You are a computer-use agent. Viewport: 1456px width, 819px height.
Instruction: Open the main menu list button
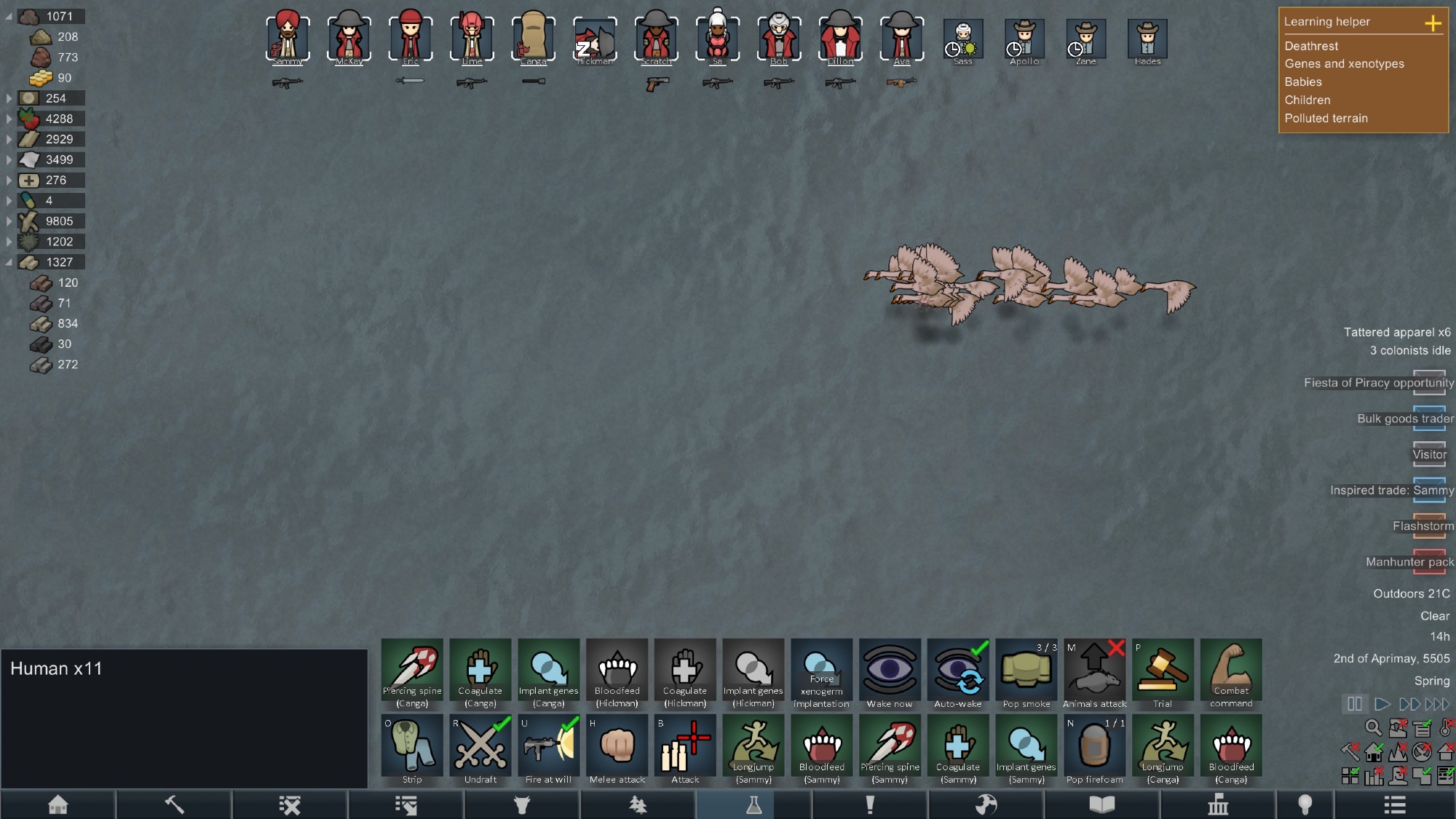pyautogui.click(x=1394, y=804)
